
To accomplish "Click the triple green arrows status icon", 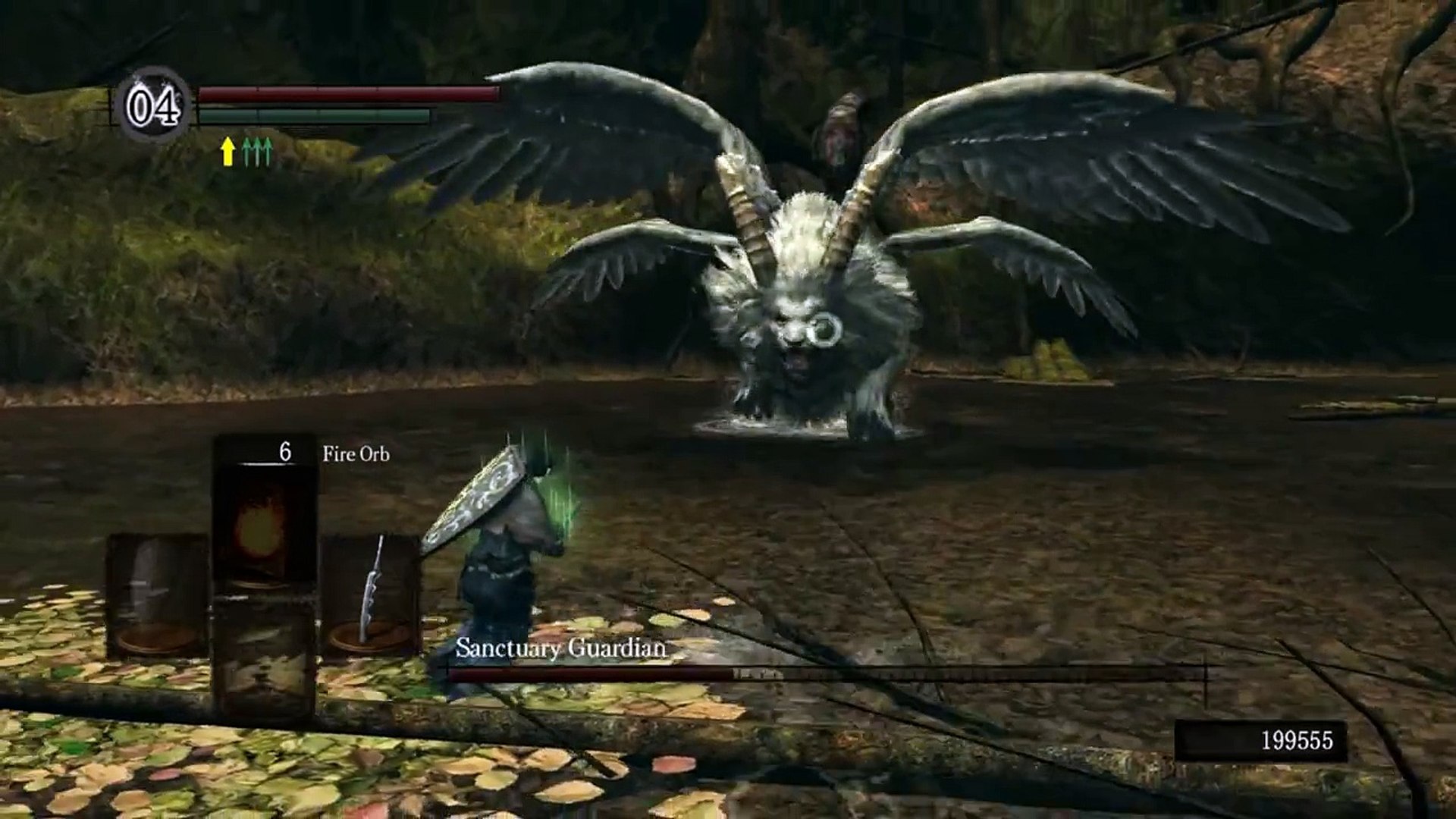I will click(258, 152).
